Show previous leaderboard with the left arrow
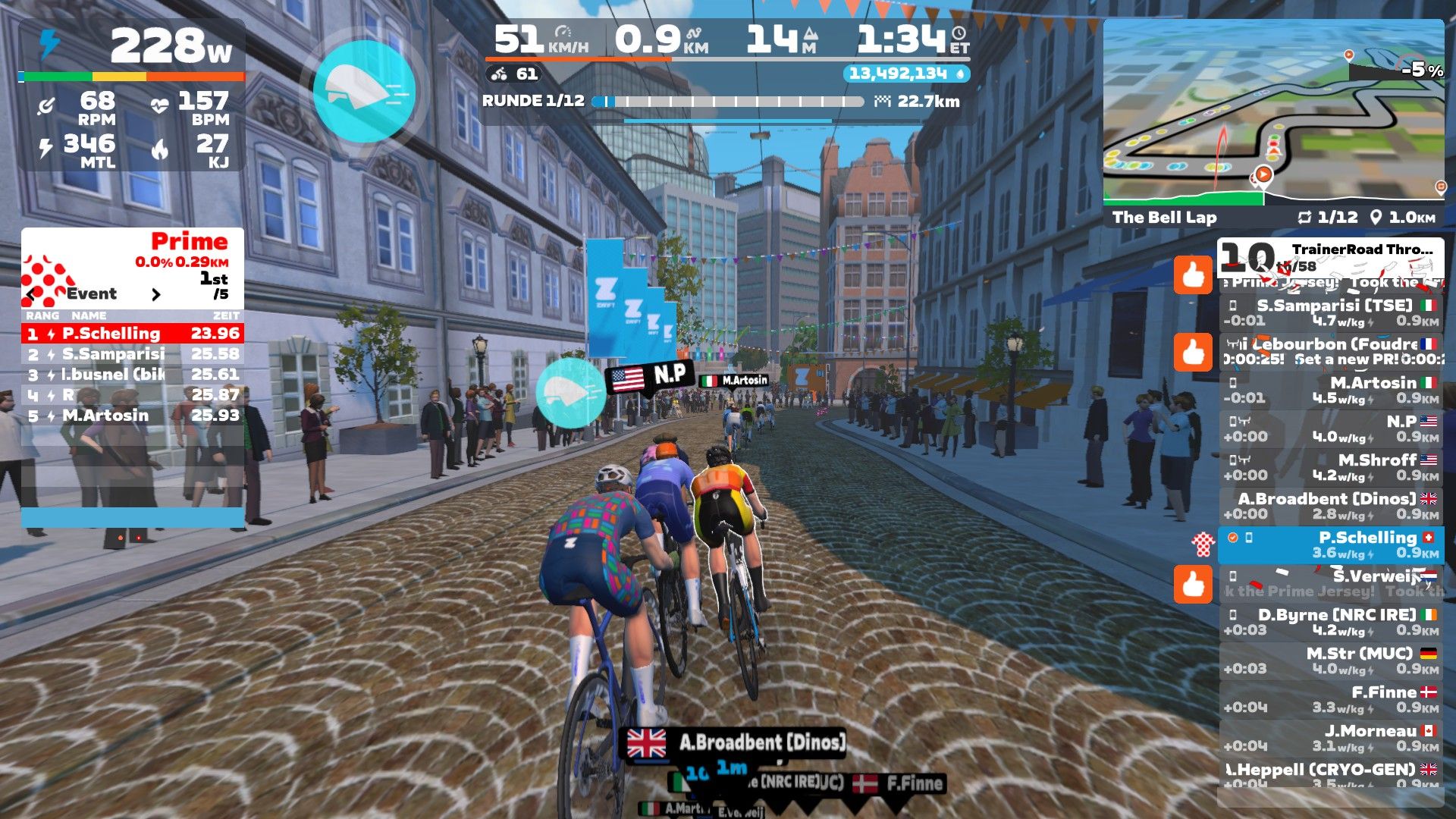This screenshot has height=819, width=1456. (x=31, y=294)
